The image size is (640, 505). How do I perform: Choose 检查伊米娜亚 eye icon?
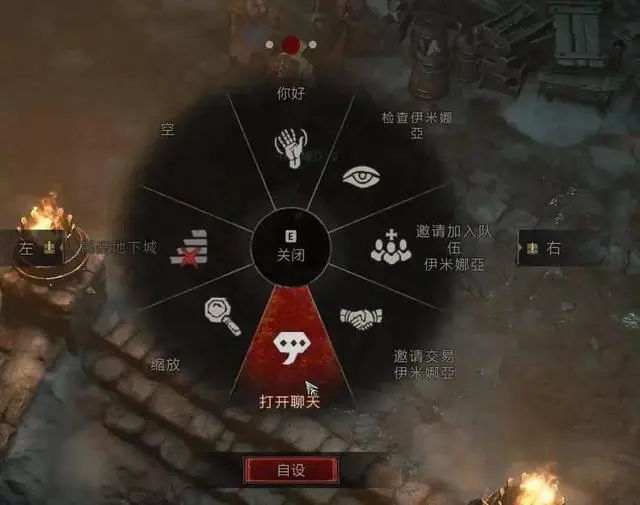[362, 177]
